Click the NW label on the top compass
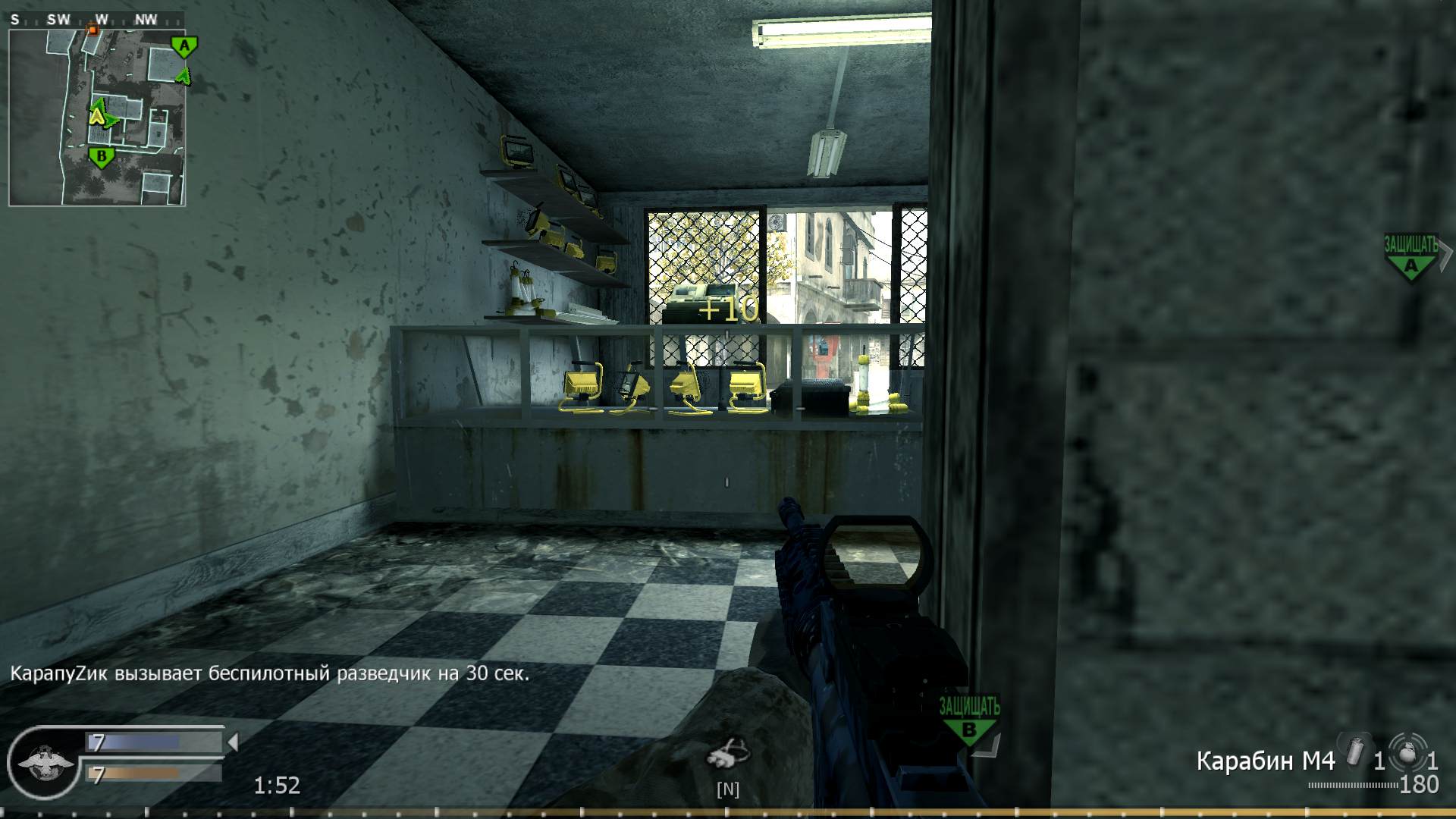The image size is (1456, 819). click(x=146, y=19)
